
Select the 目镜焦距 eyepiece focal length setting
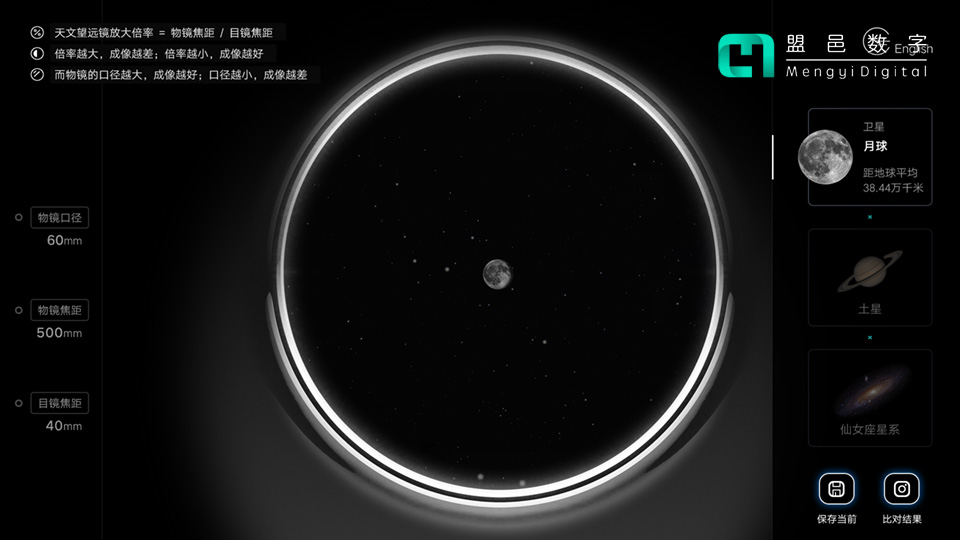click(x=60, y=403)
